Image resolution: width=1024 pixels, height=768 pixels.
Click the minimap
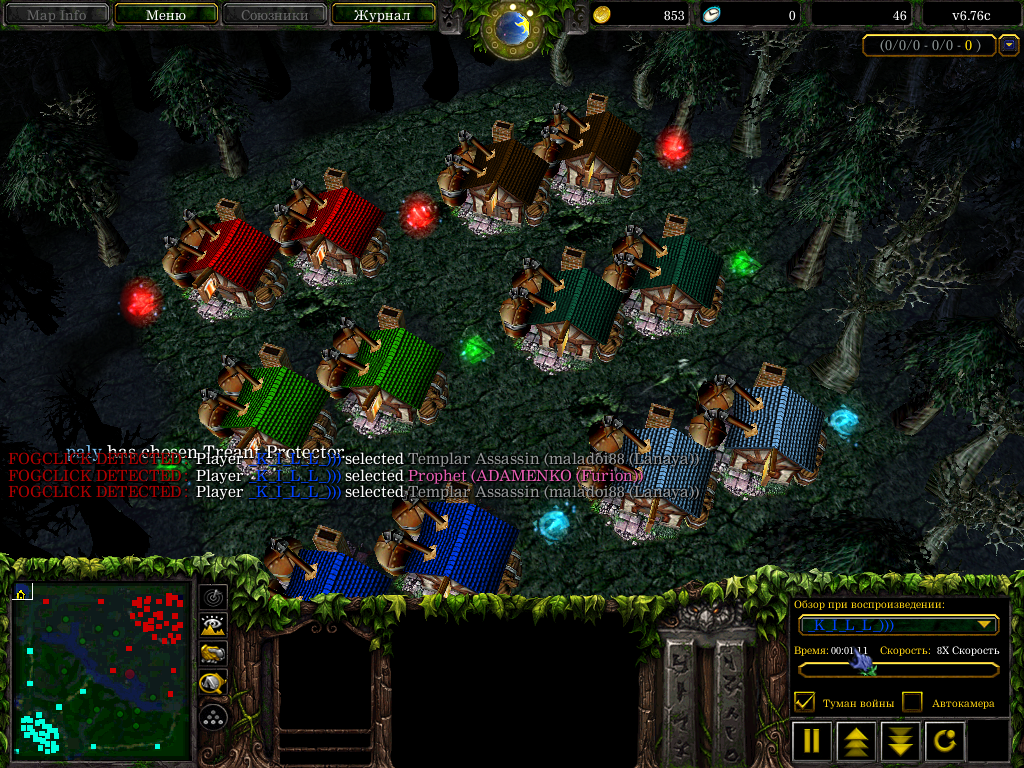point(101,670)
